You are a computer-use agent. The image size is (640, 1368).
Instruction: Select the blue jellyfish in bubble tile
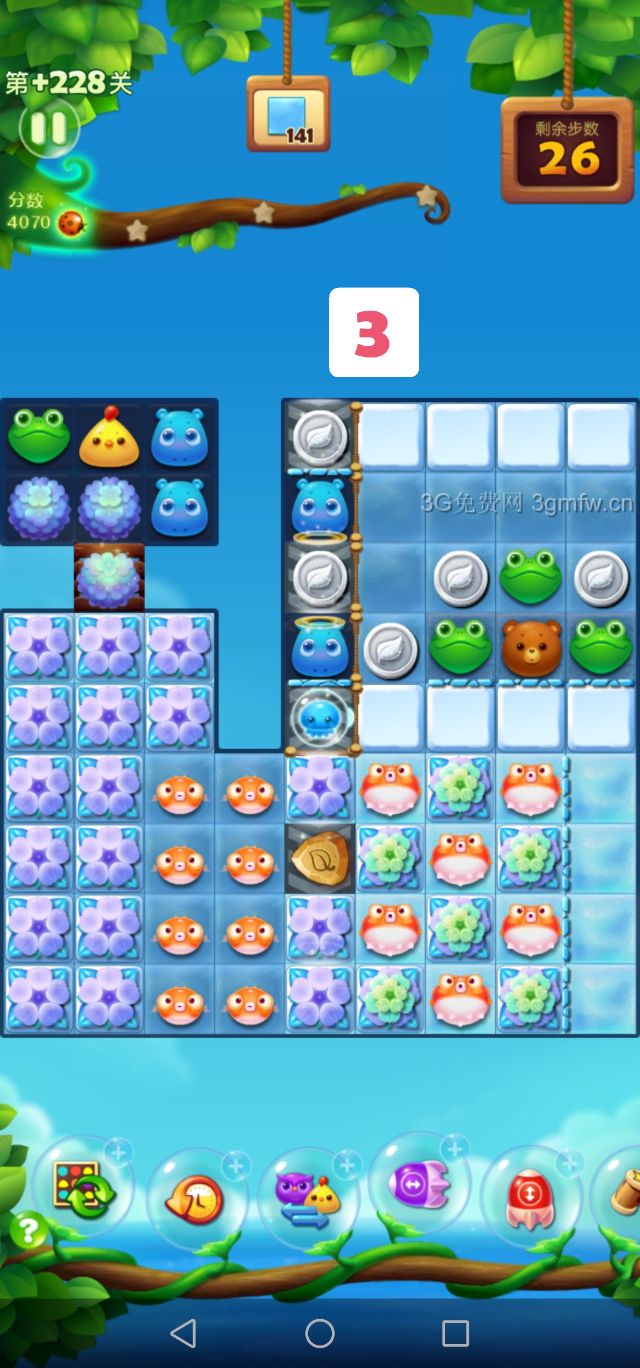click(x=320, y=718)
